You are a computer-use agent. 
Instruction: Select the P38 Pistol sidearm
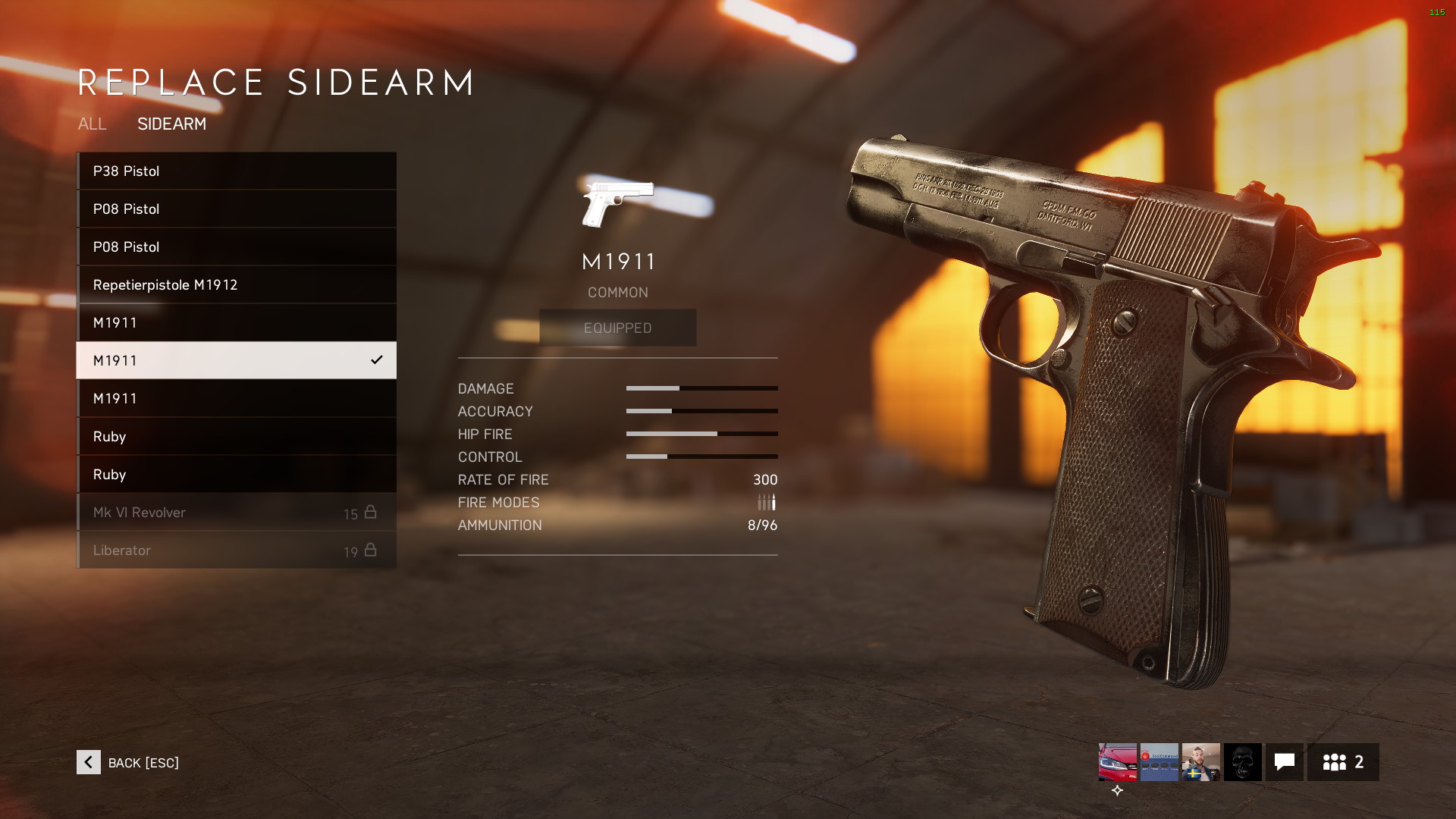click(x=236, y=171)
